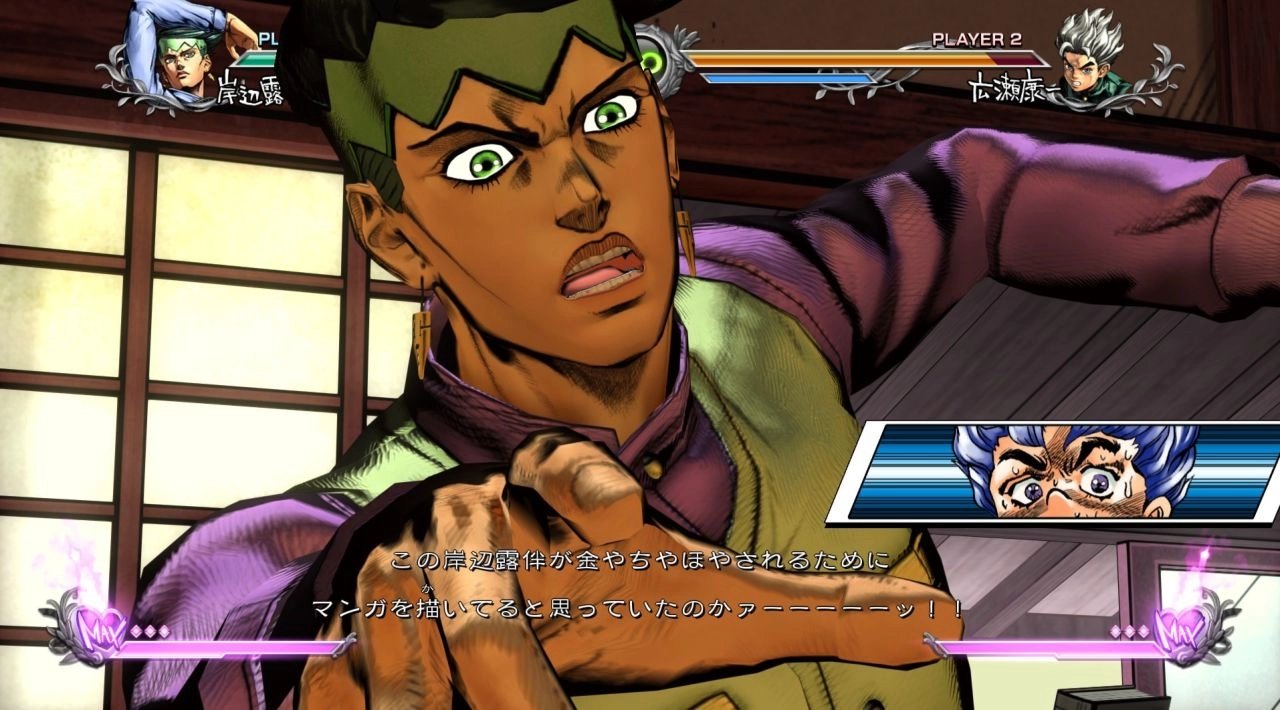The width and height of the screenshot is (1280, 710).
Task: Click player 2's MAX heart gauge icon
Action: 1180,630
